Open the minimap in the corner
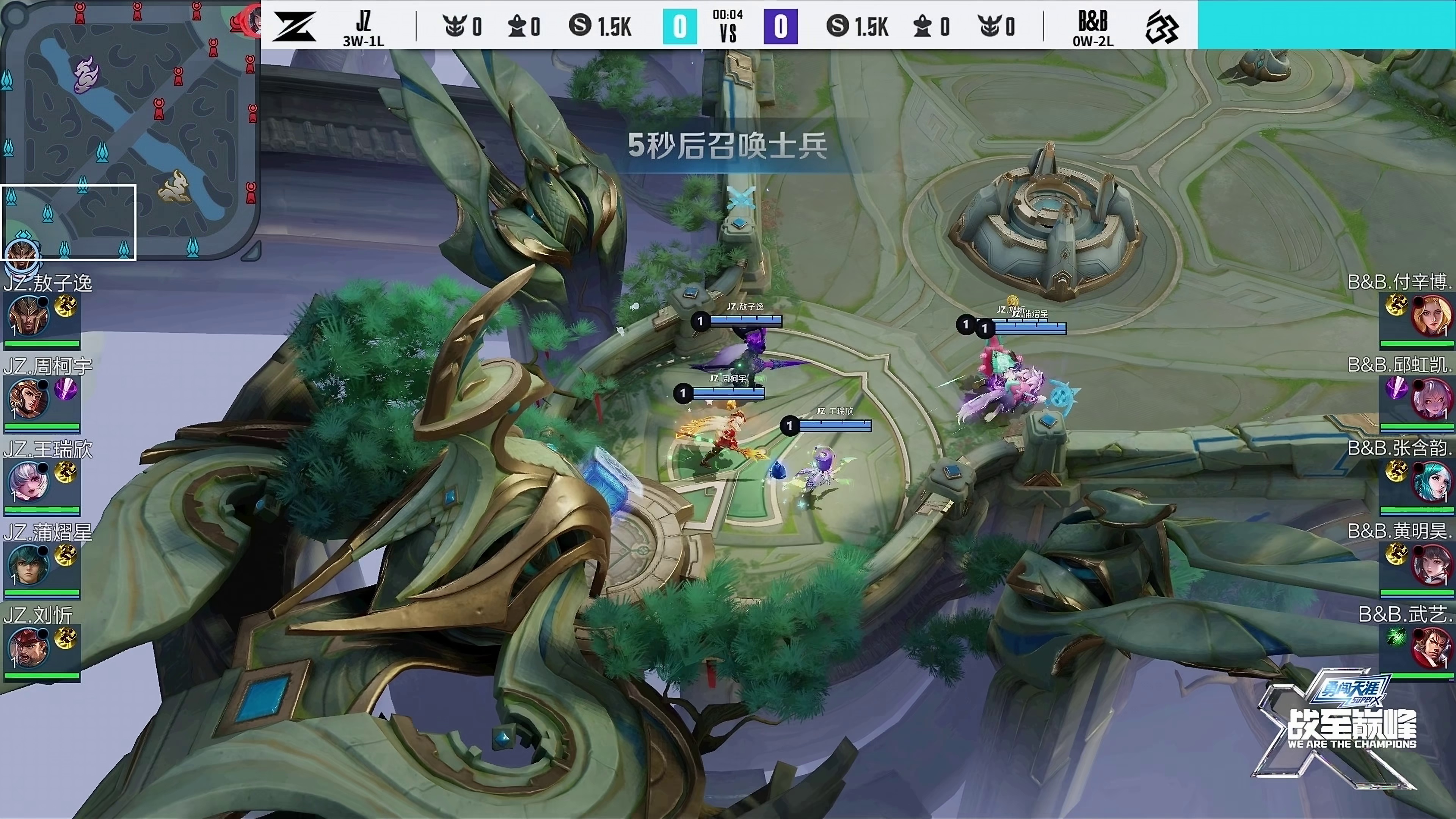This screenshot has height=819, width=1456. point(130,130)
